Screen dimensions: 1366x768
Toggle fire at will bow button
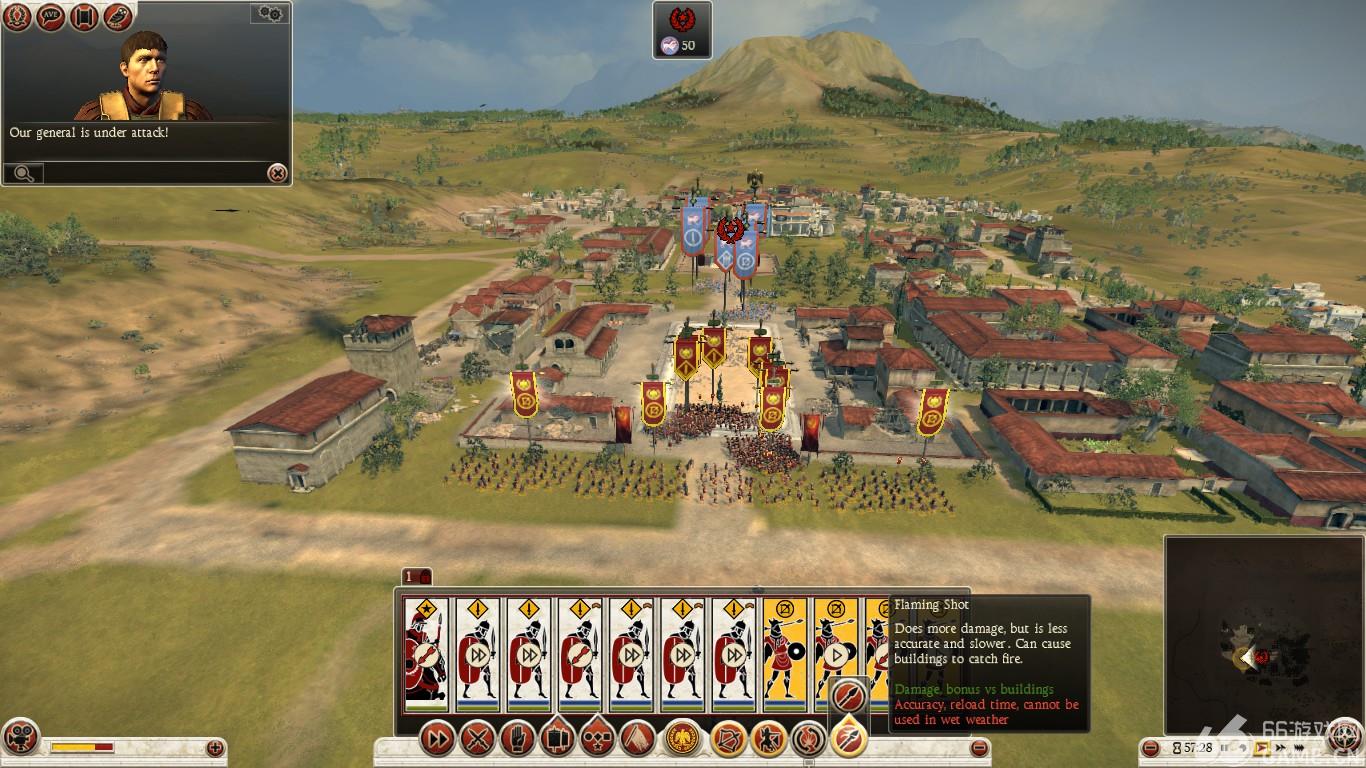pyautogui.click(x=728, y=740)
